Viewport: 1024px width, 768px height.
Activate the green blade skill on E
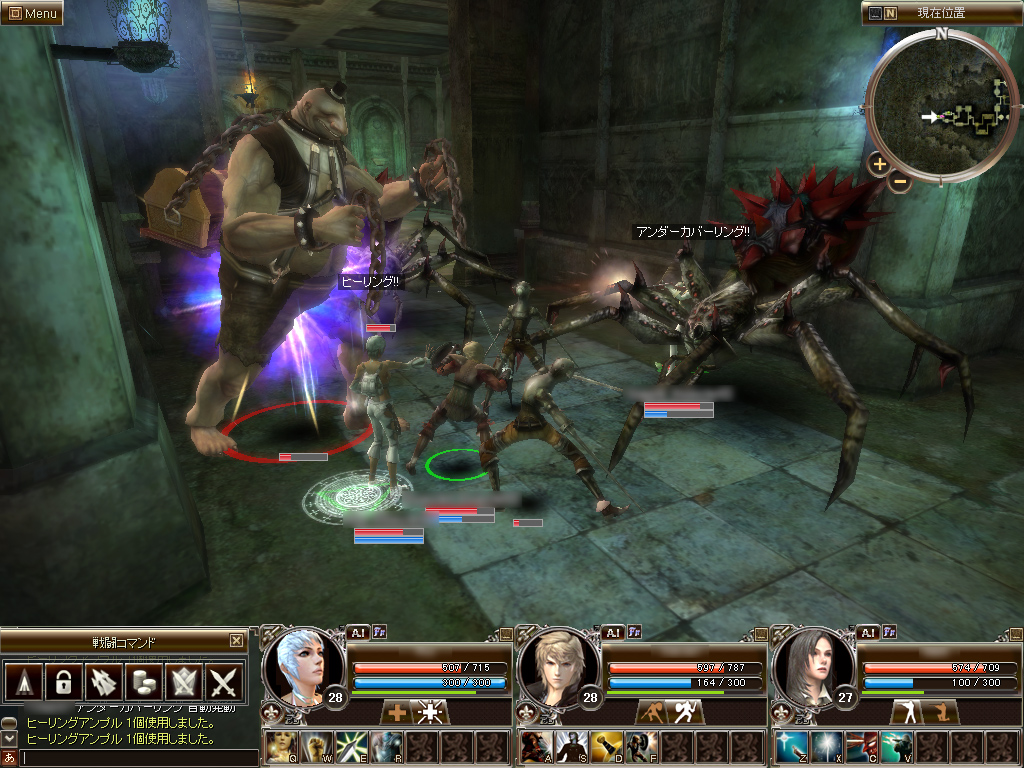pos(351,747)
